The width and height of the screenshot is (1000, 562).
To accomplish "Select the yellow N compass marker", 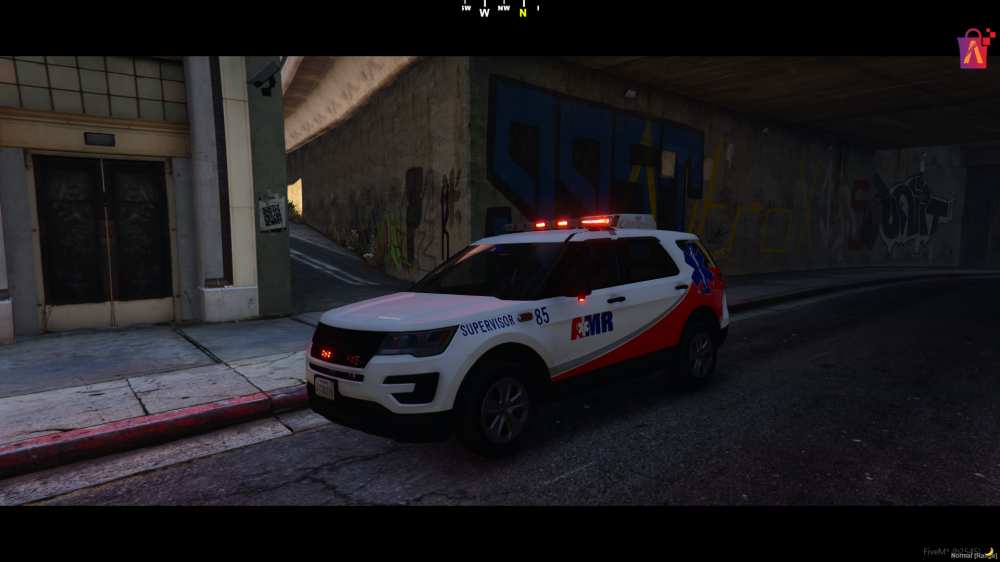I will coord(522,13).
